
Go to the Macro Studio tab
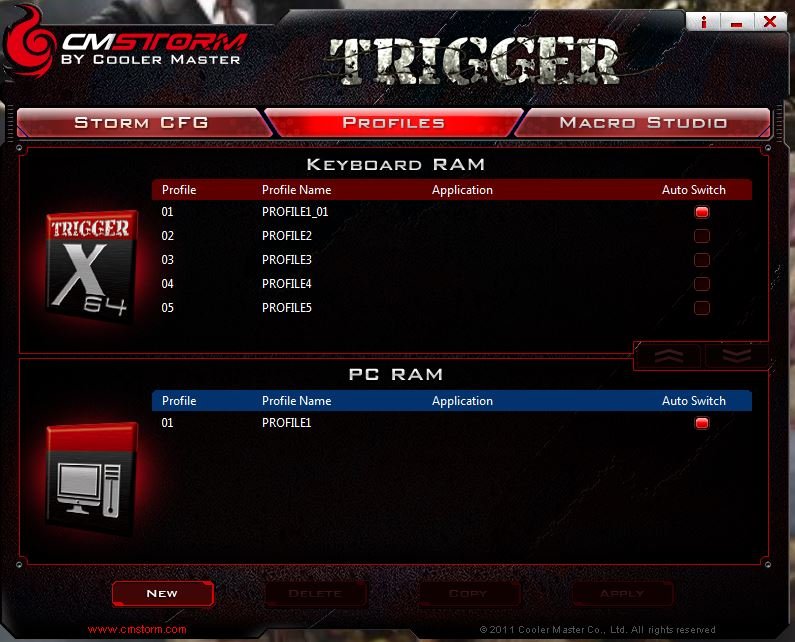643,123
